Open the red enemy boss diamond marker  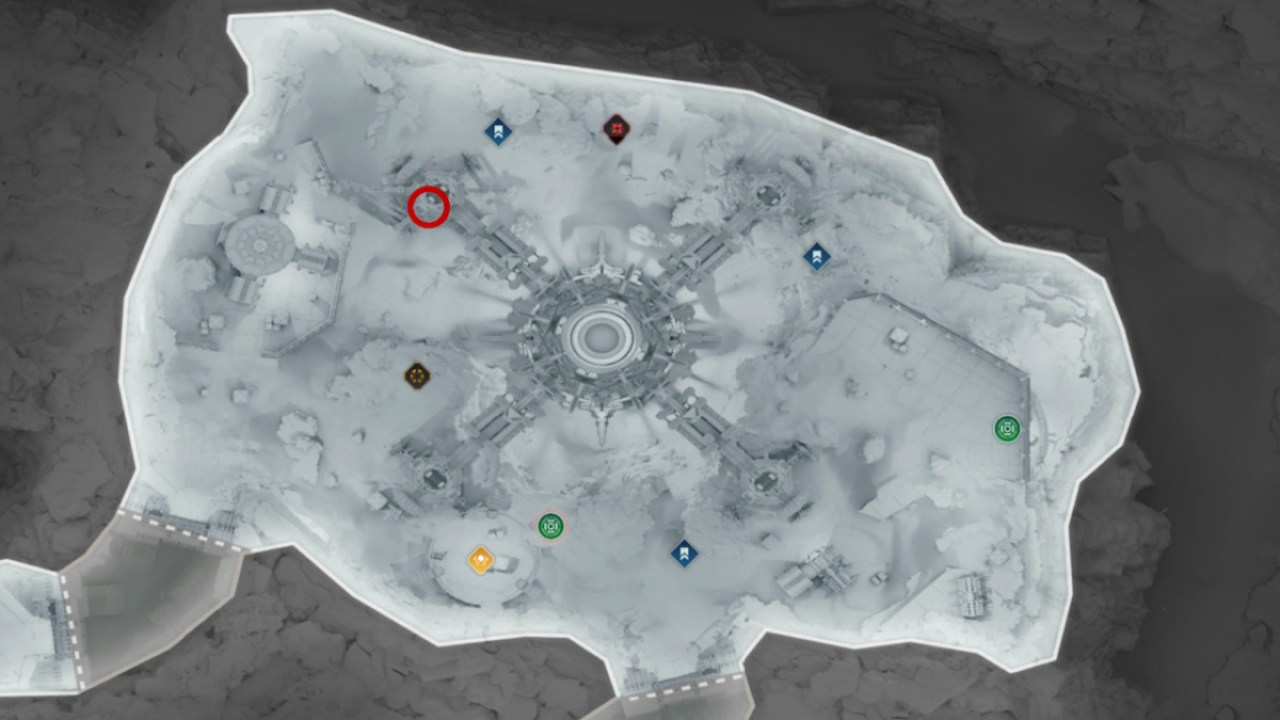click(x=616, y=128)
